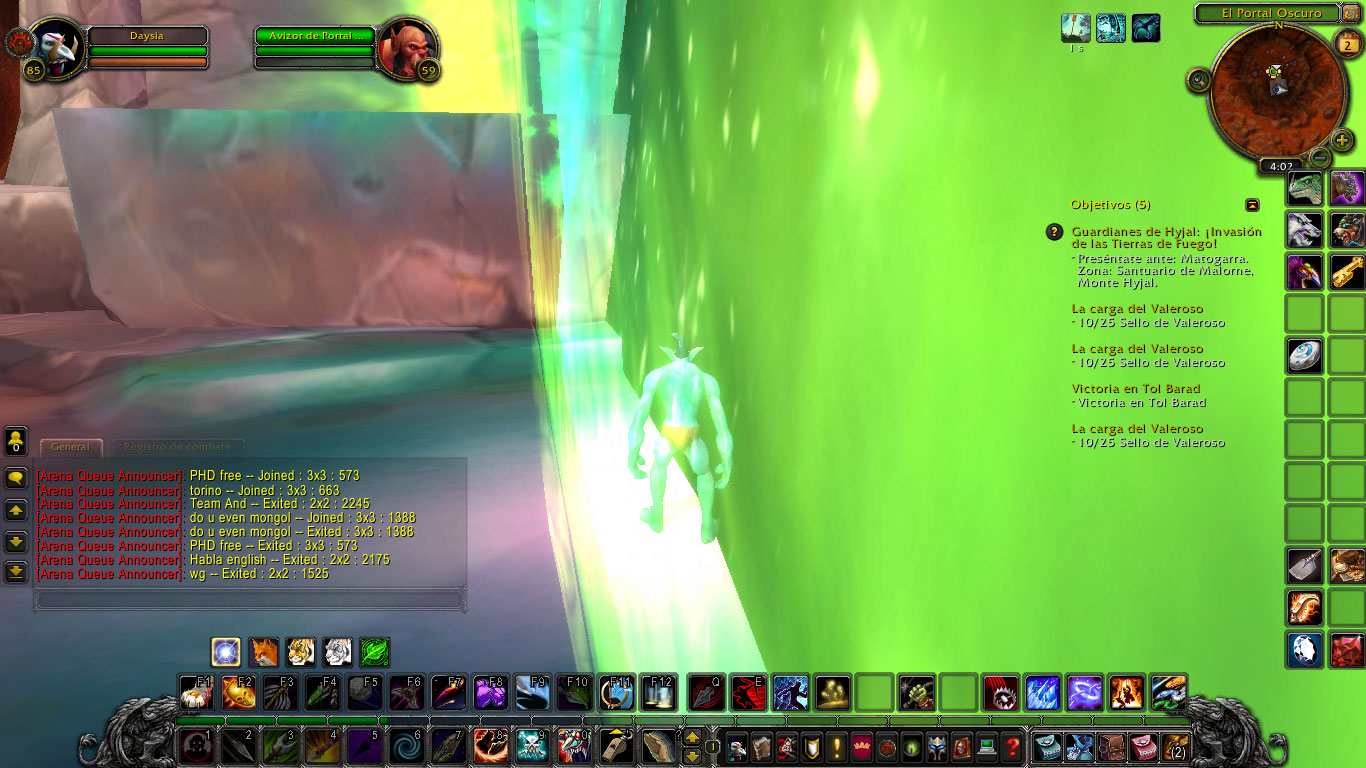Open minimap tracking options with the magnifier

click(1197, 81)
